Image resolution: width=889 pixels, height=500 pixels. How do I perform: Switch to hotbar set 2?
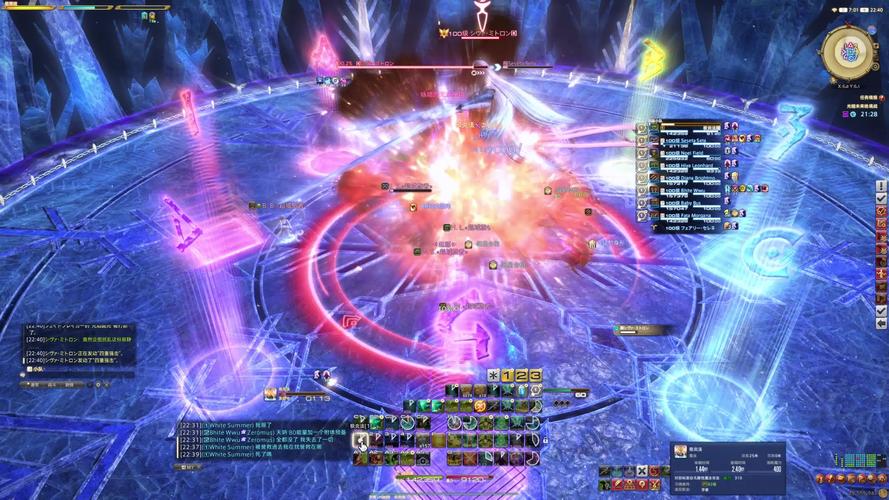(521, 374)
